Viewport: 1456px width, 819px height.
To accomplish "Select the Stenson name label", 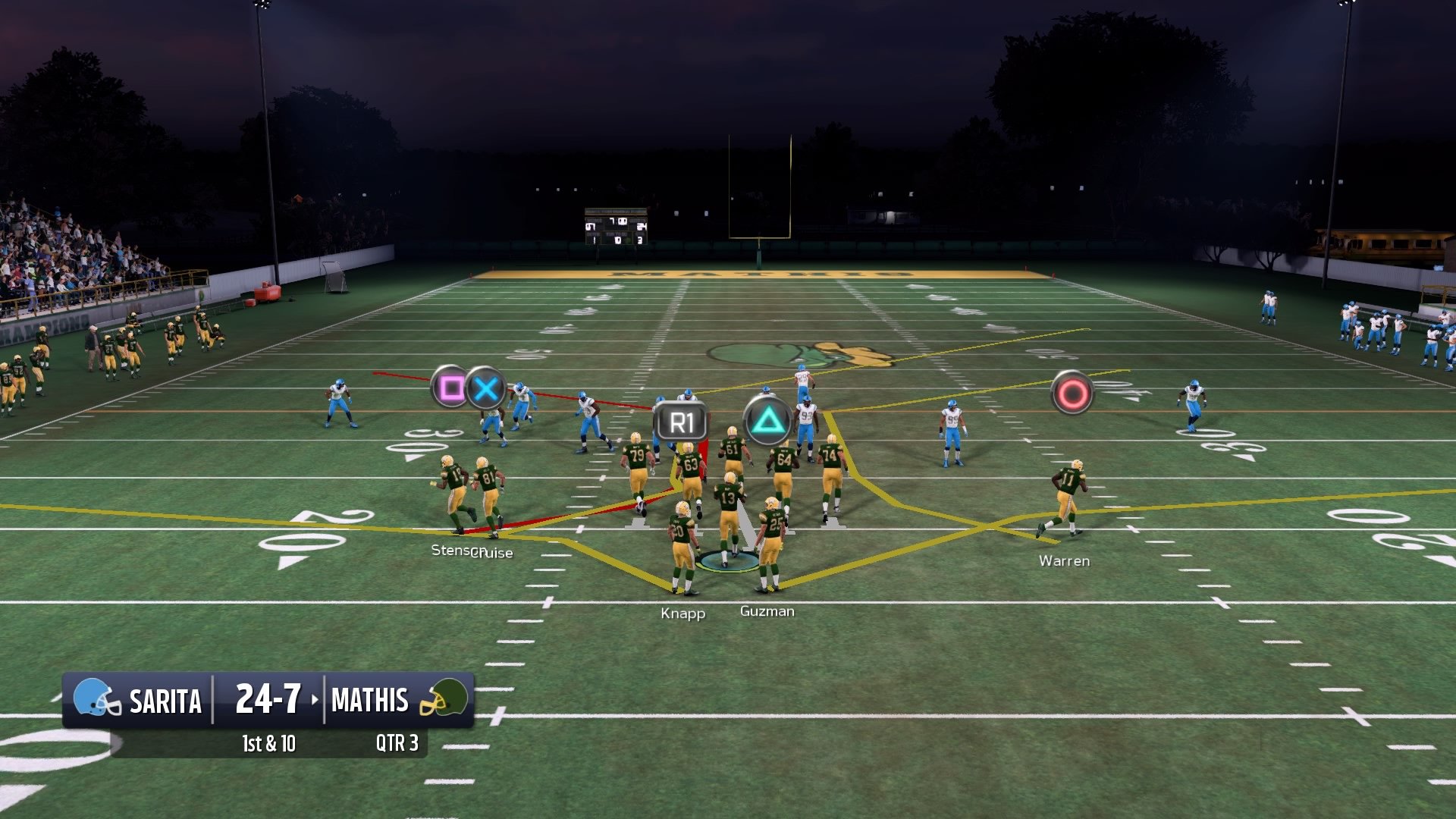I will [x=453, y=553].
